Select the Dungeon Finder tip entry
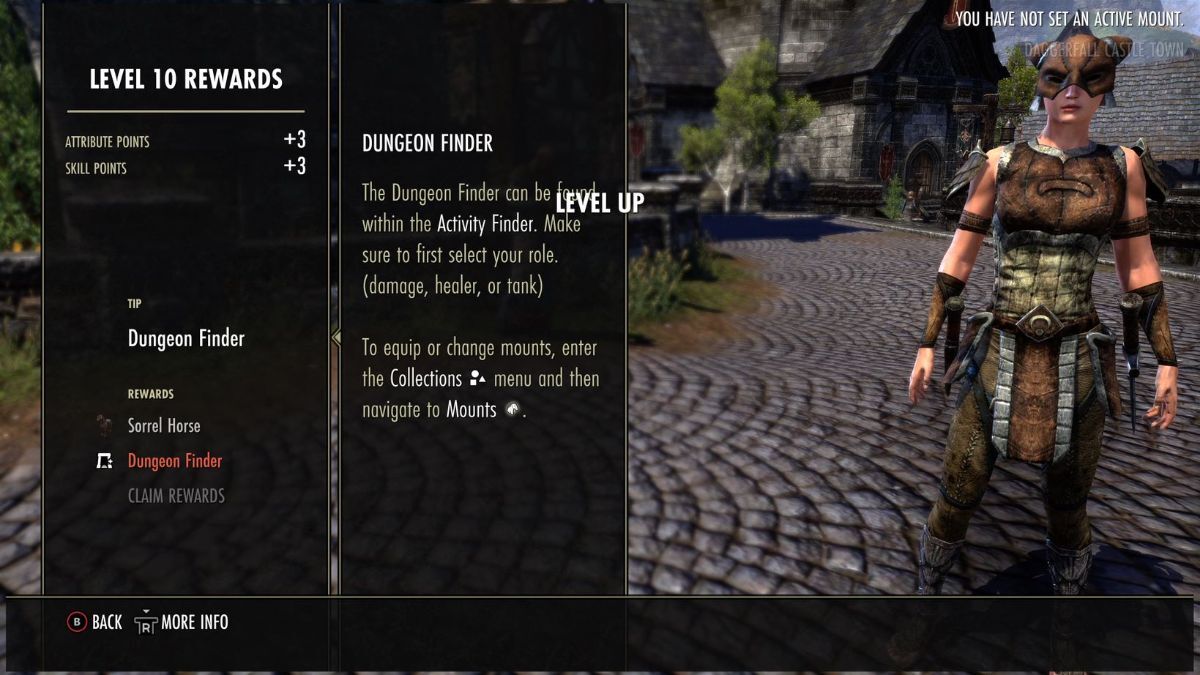Viewport: 1200px width, 675px height. tap(186, 339)
